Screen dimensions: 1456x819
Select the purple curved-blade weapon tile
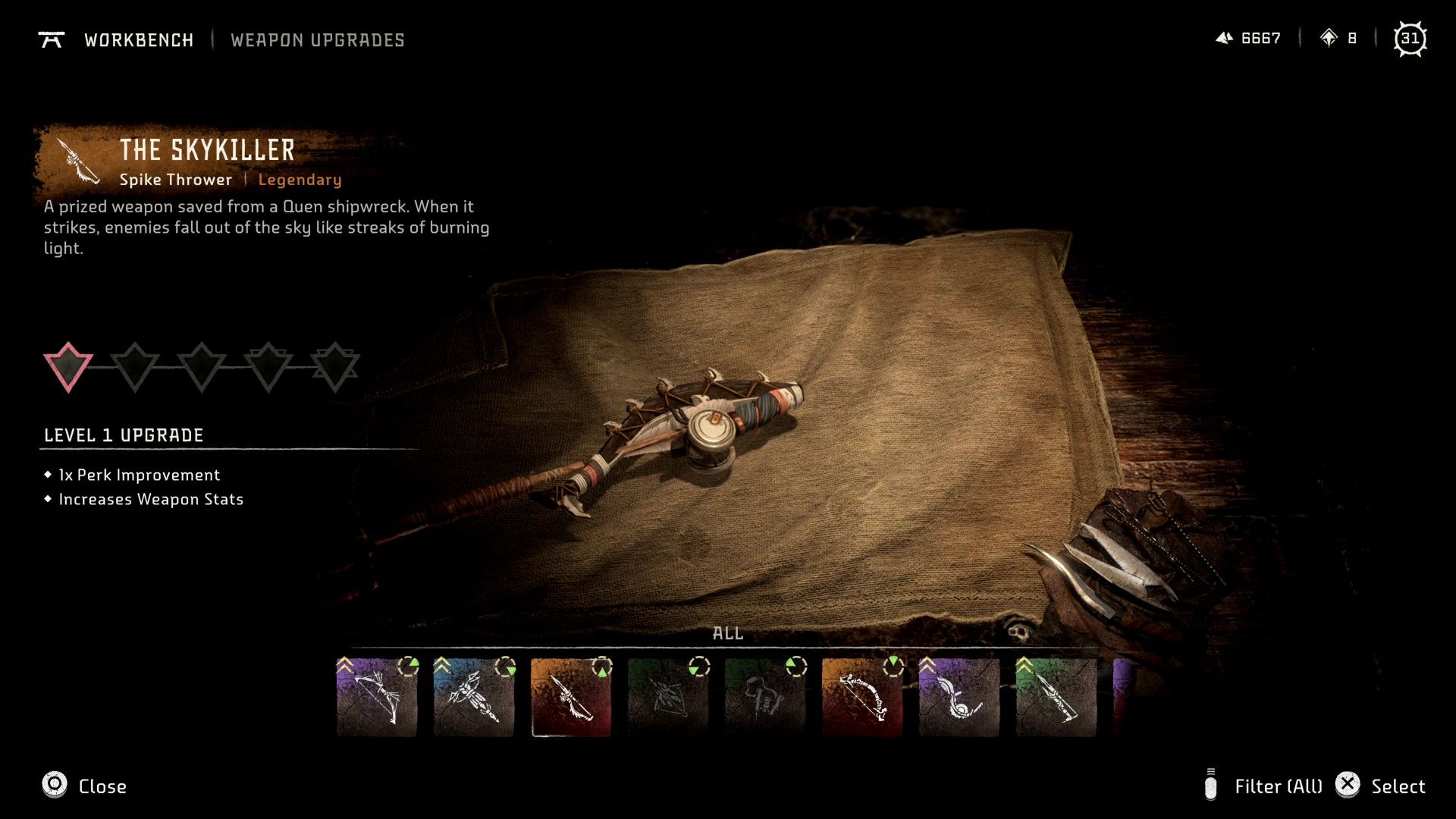tap(959, 698)
